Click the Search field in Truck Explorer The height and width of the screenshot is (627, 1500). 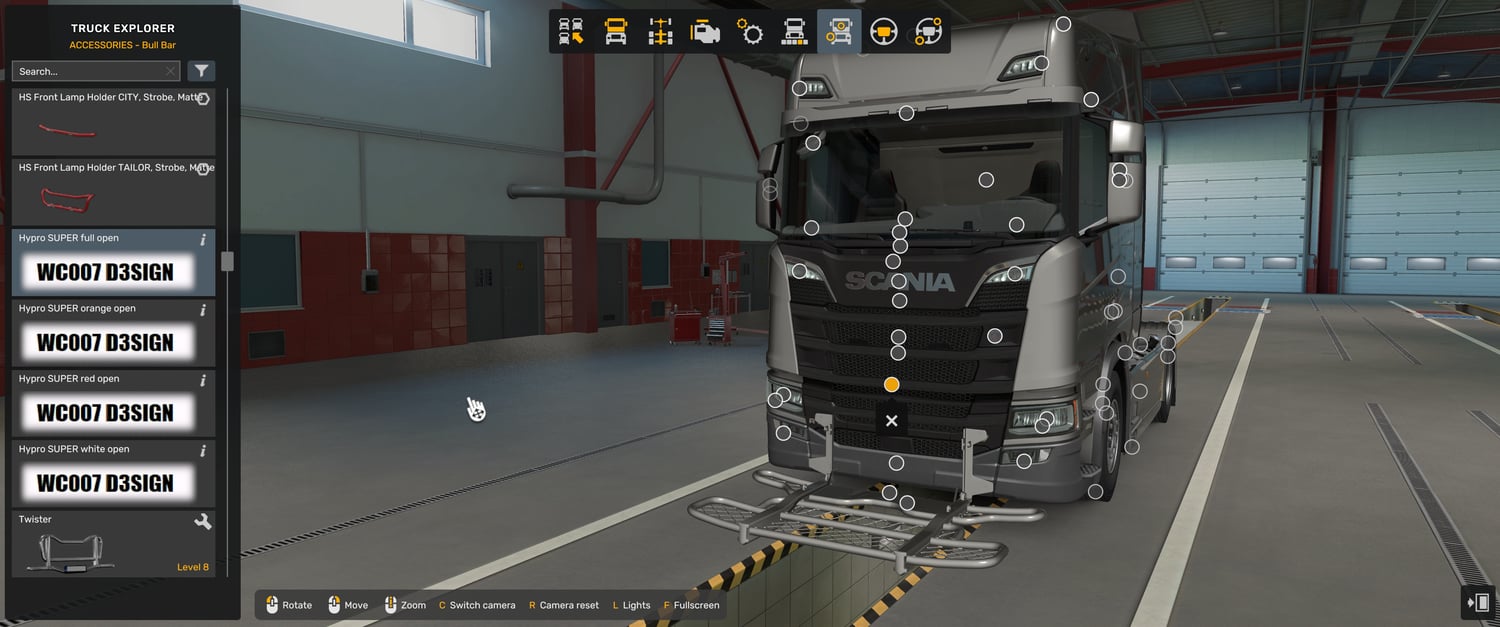click(x=88, y=72)
